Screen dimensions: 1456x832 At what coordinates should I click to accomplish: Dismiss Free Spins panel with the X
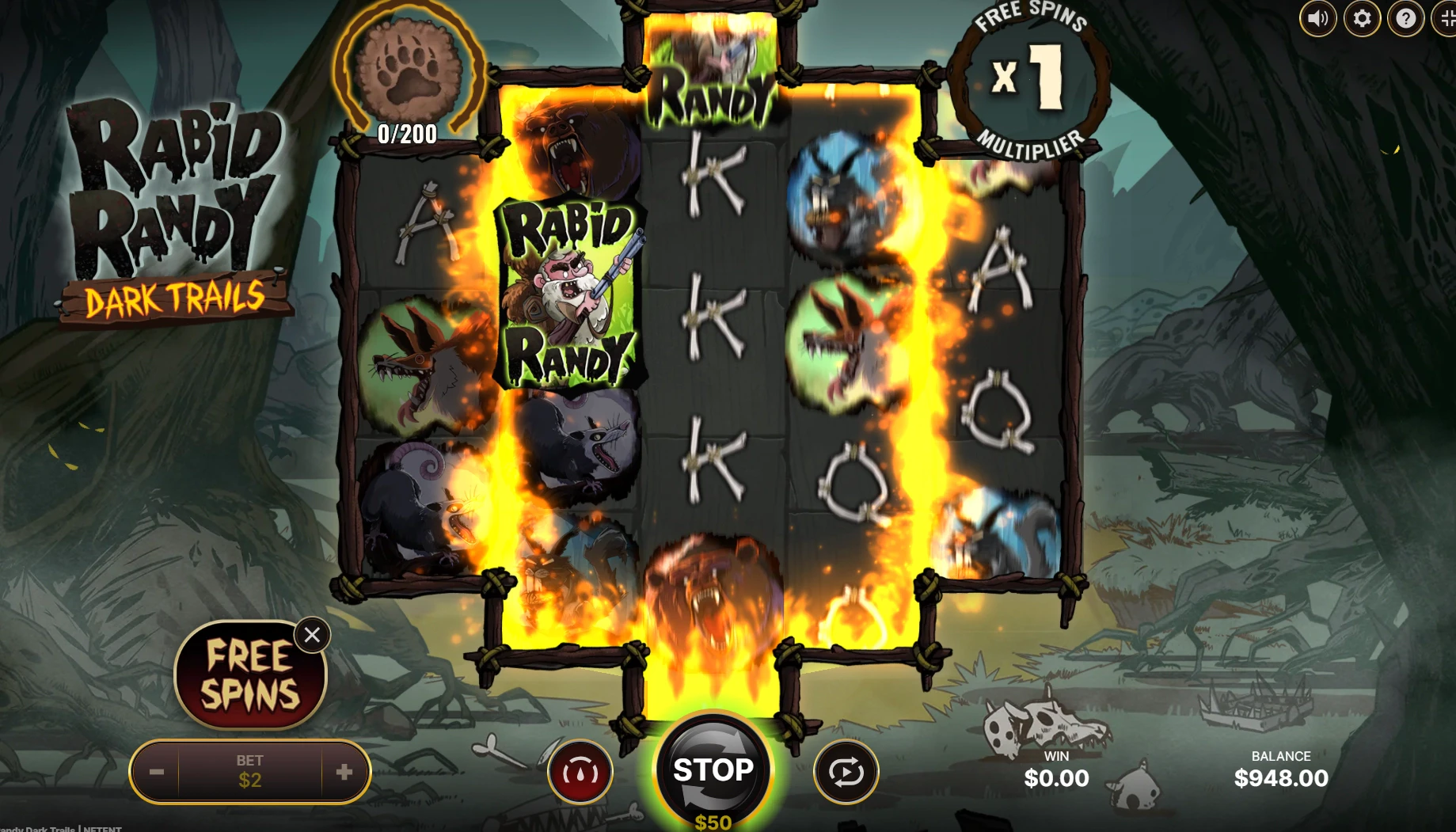tap(312, 634)
